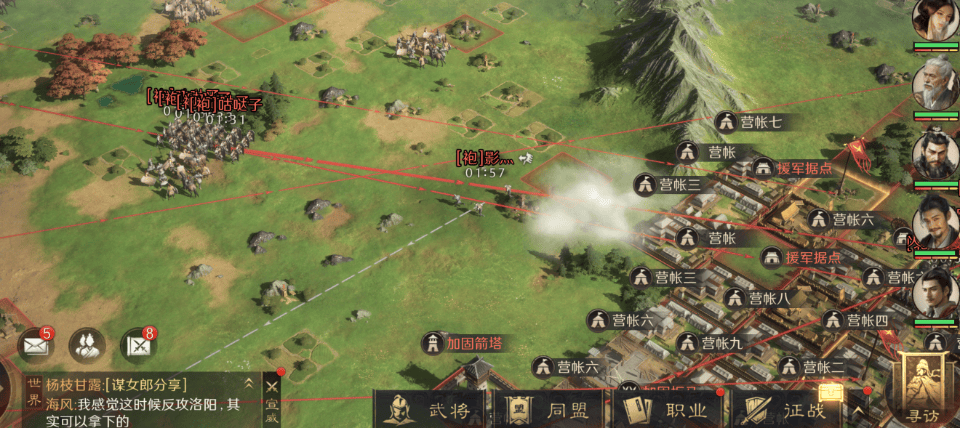
Task: Open the reports envelope with 8 badge
Action: point(138,346)
